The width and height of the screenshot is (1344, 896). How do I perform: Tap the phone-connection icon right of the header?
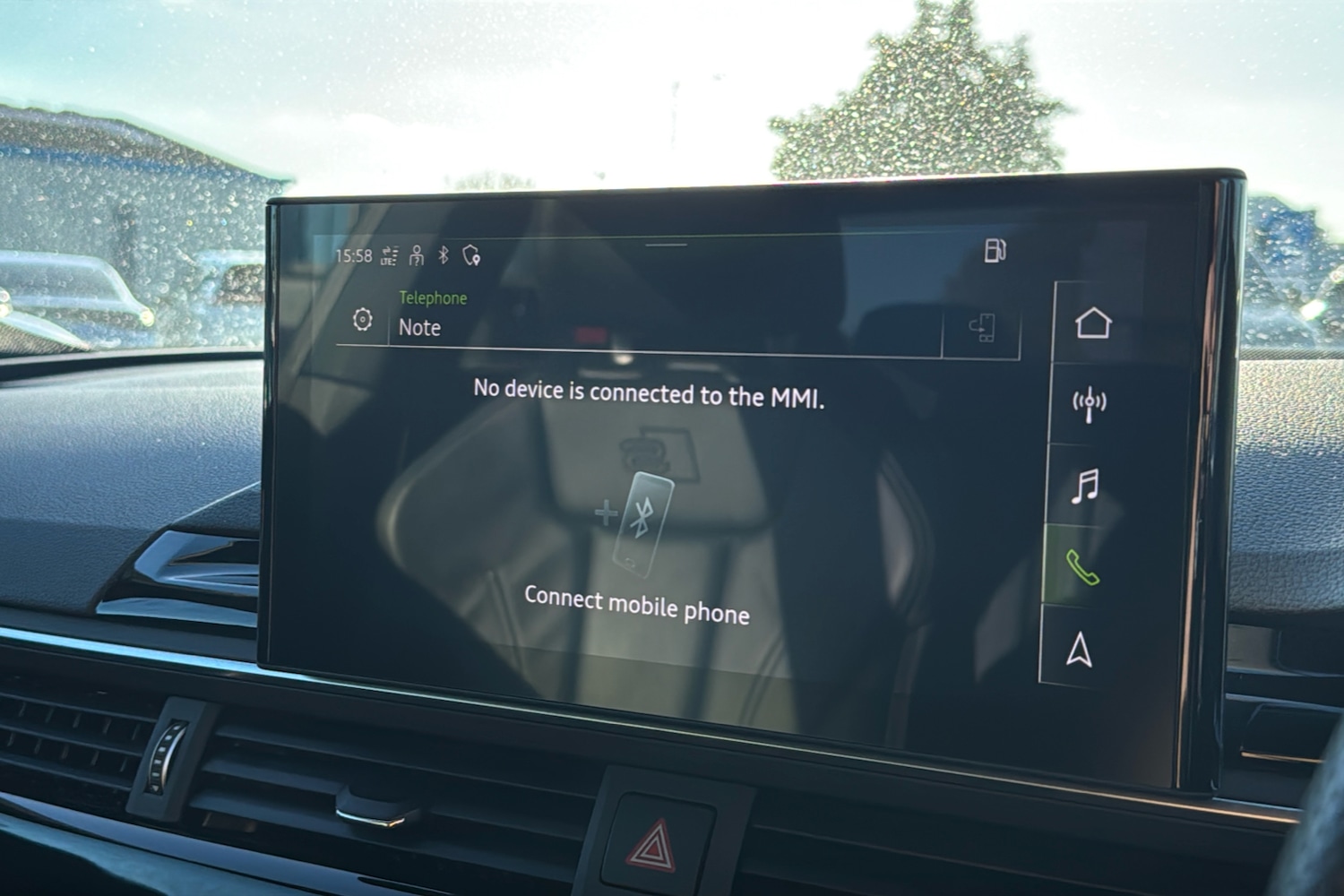pos(983,328)
